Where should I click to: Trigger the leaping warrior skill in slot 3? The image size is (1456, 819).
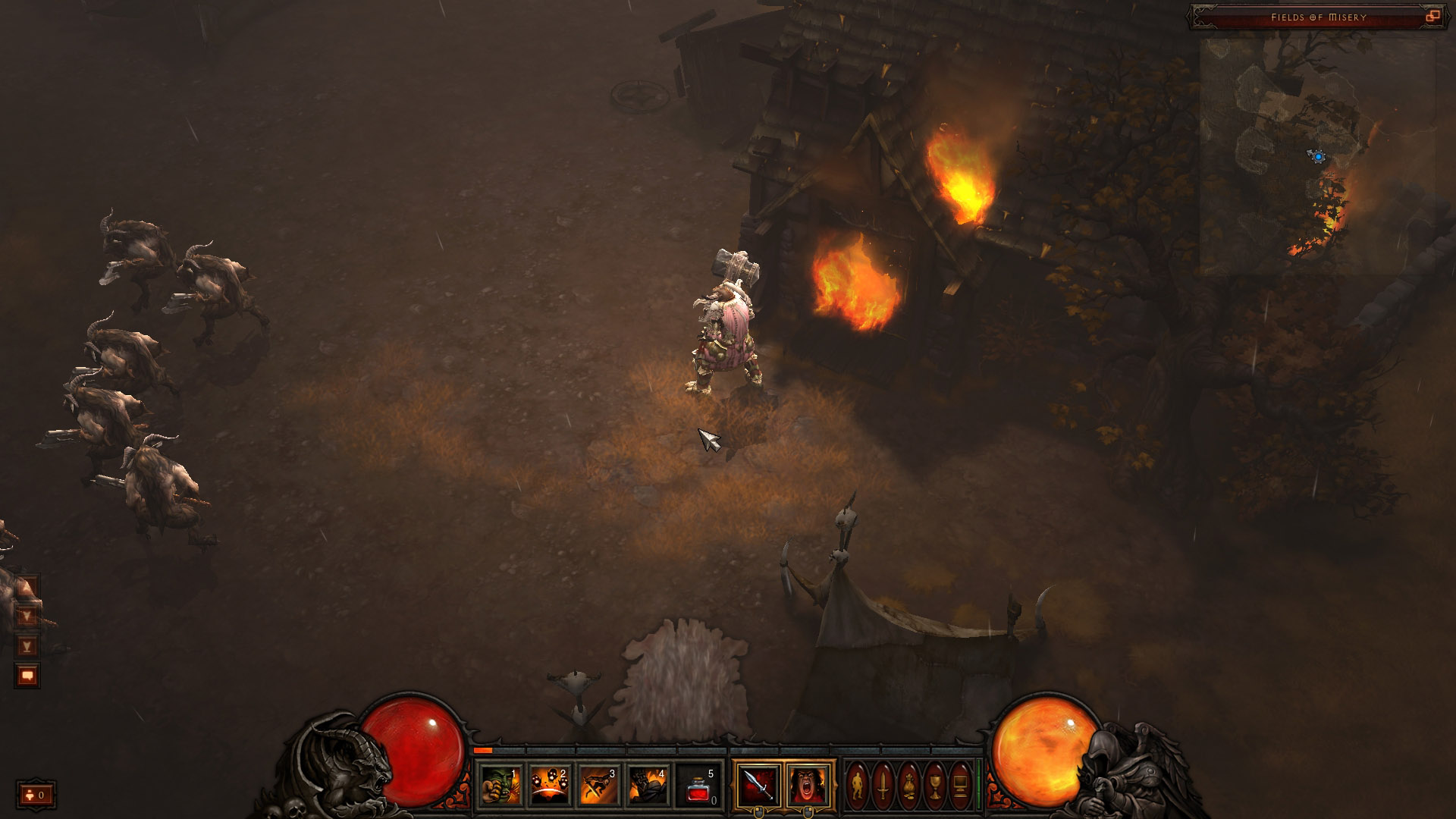coord(599,784)
